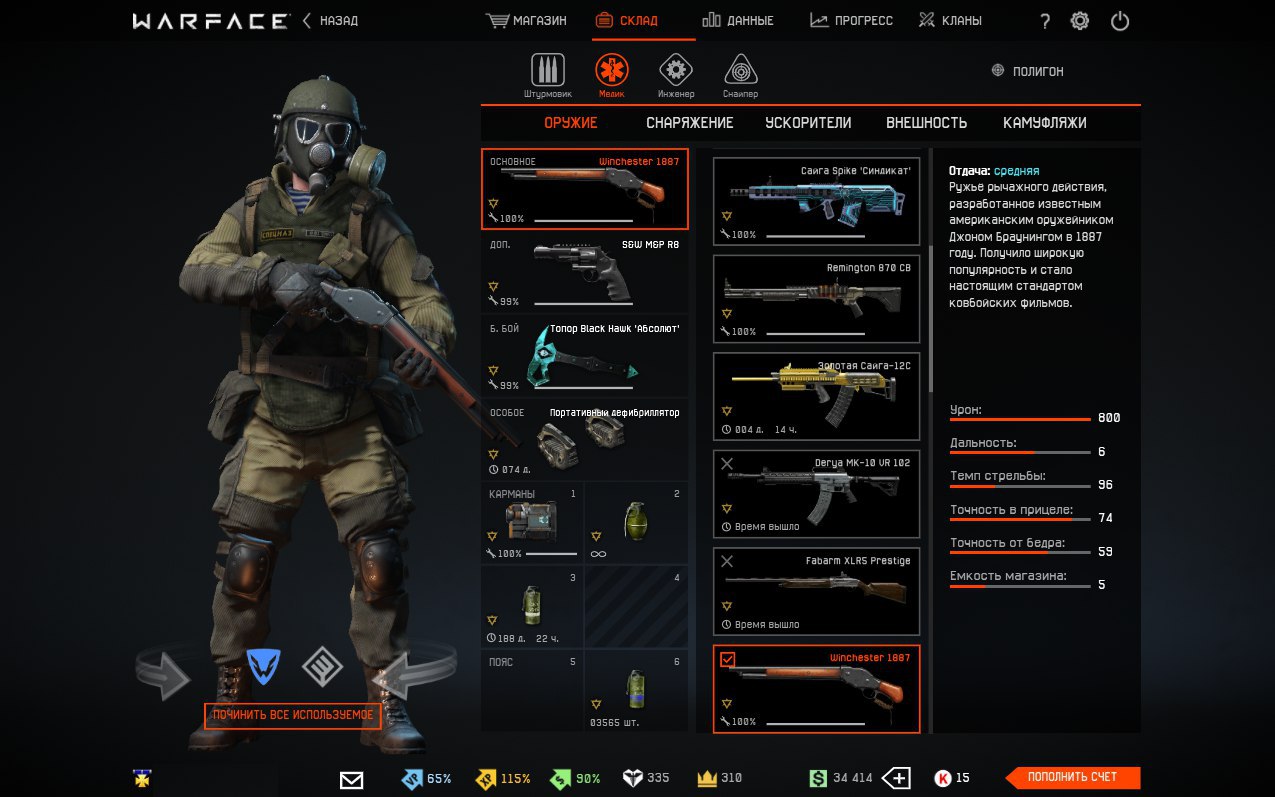This screenshot has height=797, width=1275.
Task: Go back with the Назад button
Action: (330, 20)
